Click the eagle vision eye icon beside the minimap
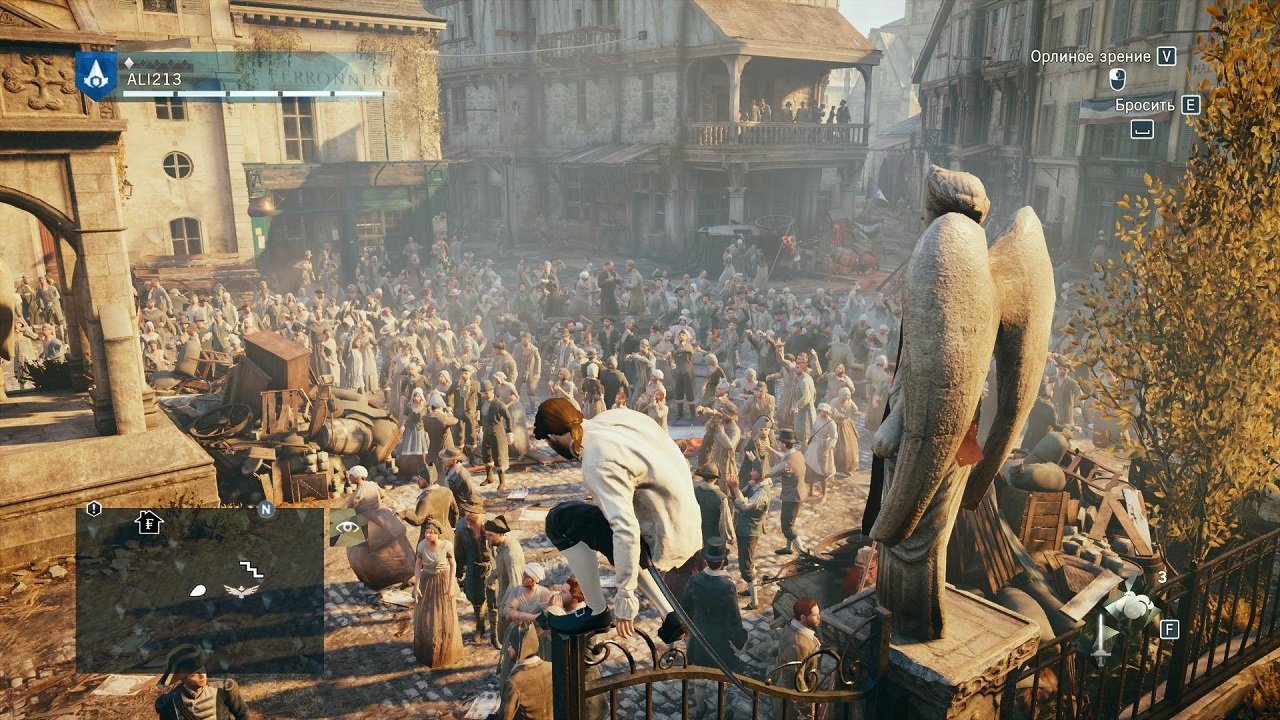Viewport: 1280px width, 720px height. pyautogui.click(x=347, y=527)
